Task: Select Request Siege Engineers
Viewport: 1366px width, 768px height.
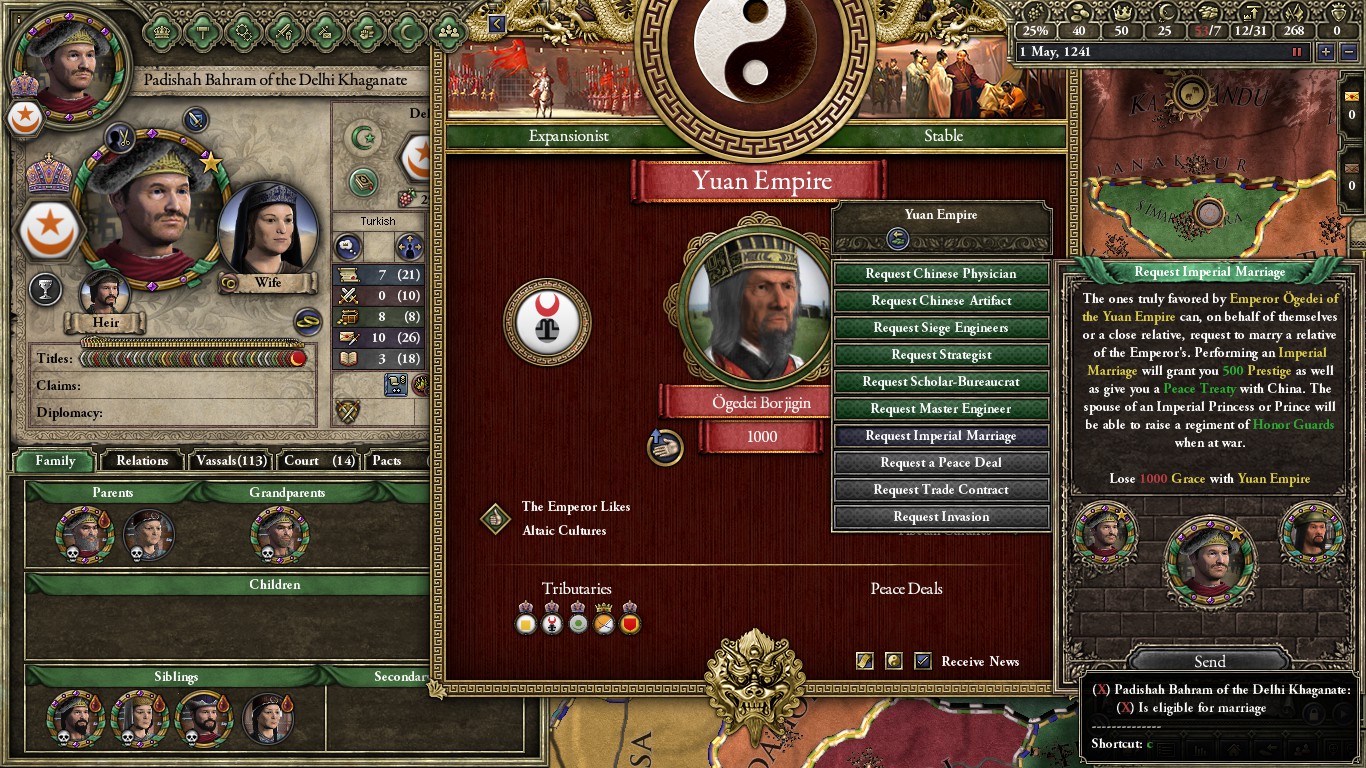Action: 941,328
